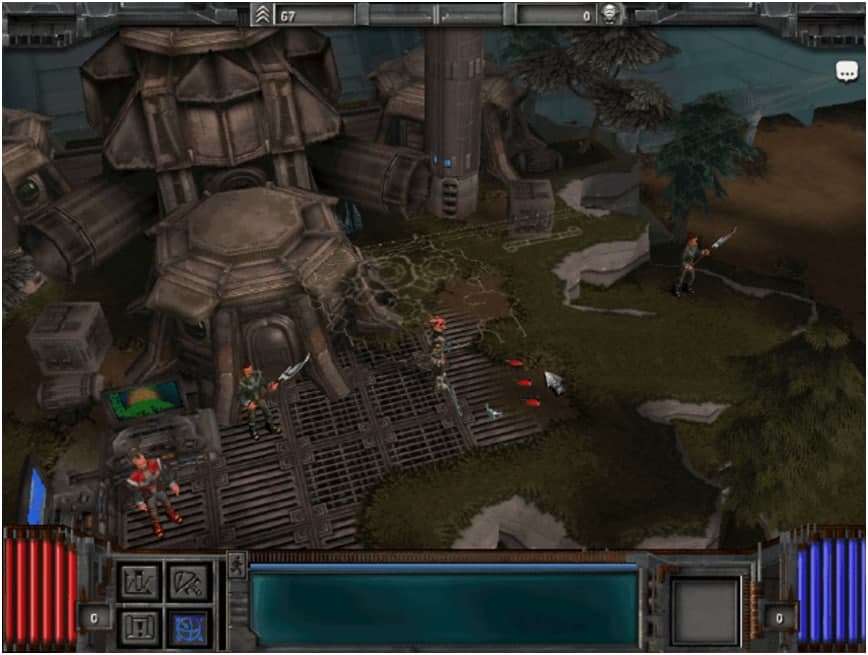Image resolution: width=868 pixels, height=655 pixels.
Task: Open the chat speech bubble
Action: [847, 72]
